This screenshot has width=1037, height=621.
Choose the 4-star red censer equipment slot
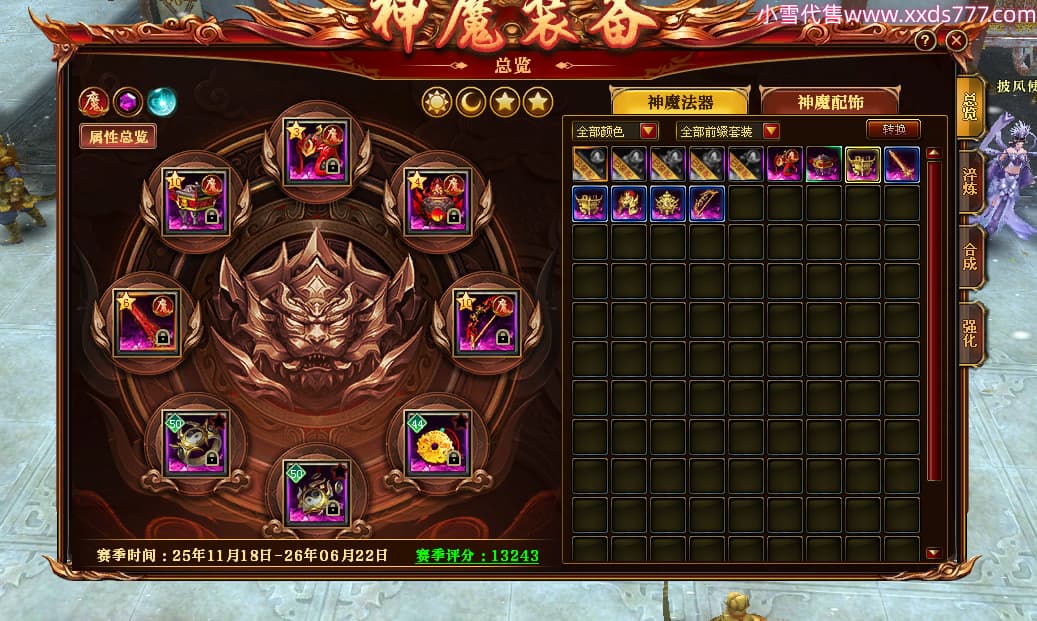(436, 200)
